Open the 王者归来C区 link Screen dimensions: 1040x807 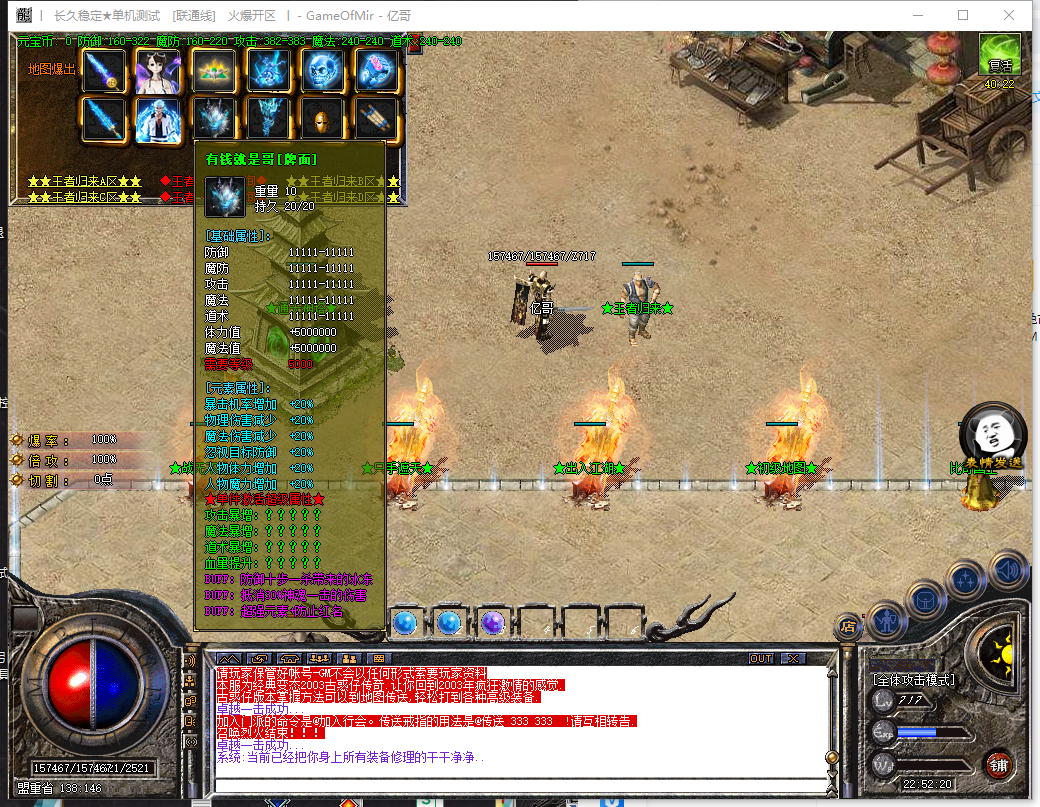85,197
